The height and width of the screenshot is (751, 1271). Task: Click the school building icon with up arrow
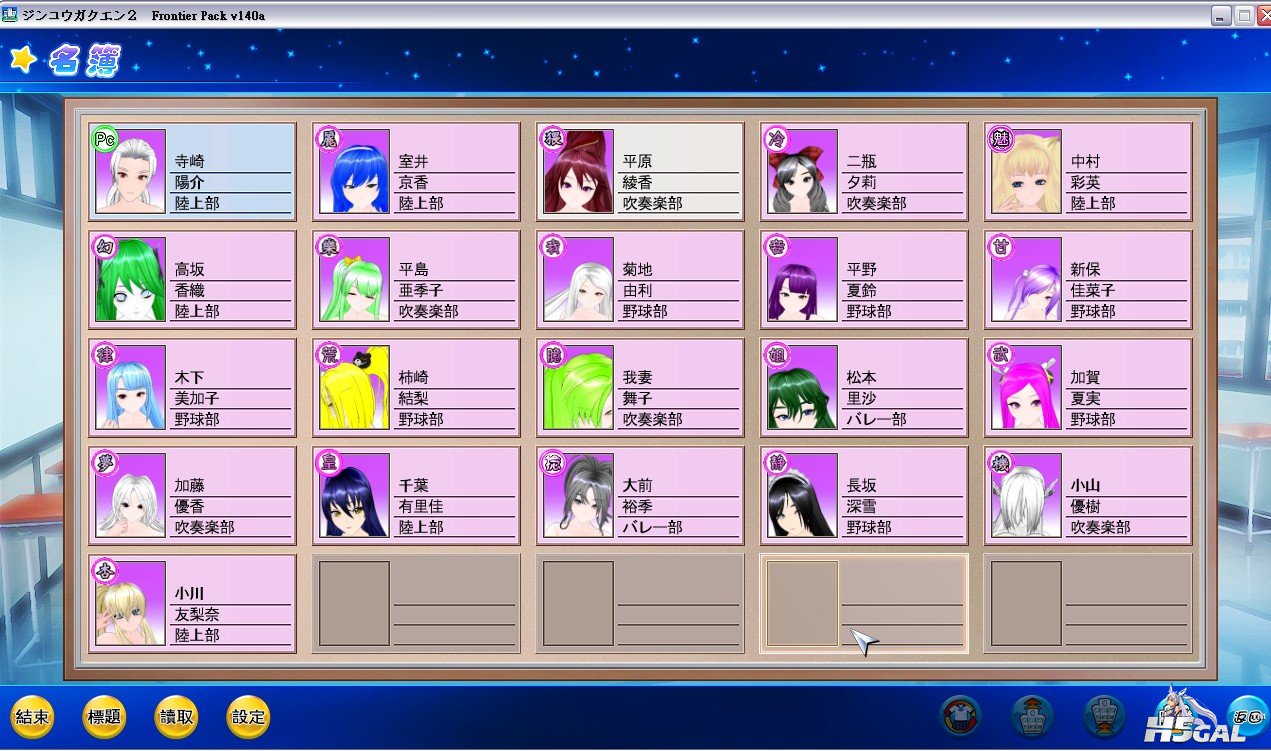pyautogui.click(x=1032, y=716)
